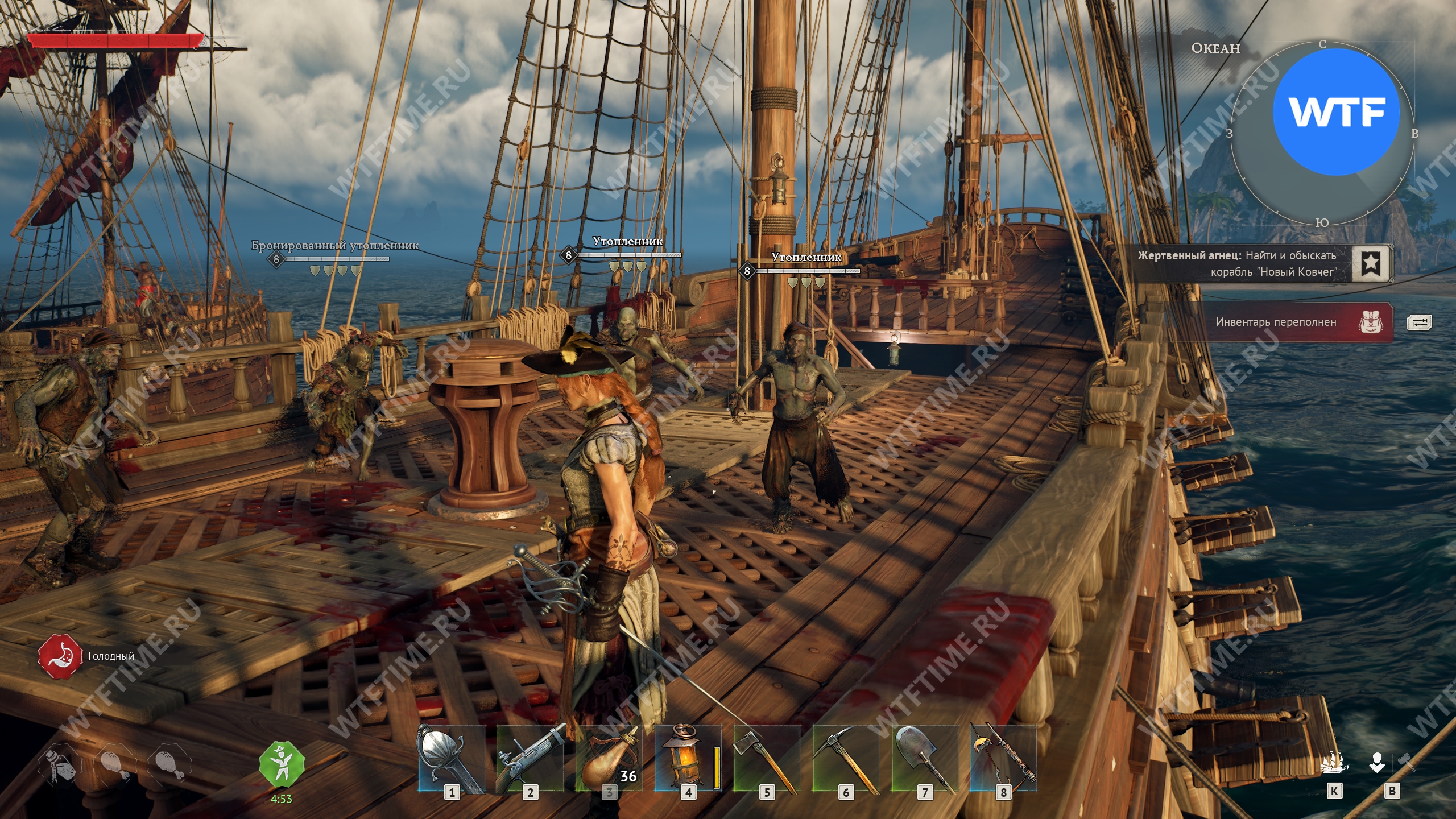
Task: Pick the pickaxe hotbar slot
Action: (x=846, y=758)
